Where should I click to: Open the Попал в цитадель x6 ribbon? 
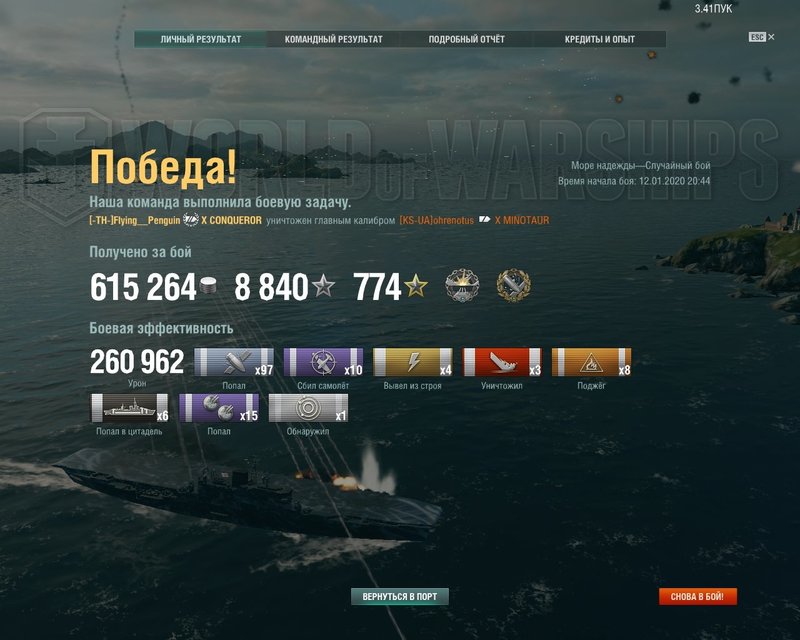tap(130, 408)
